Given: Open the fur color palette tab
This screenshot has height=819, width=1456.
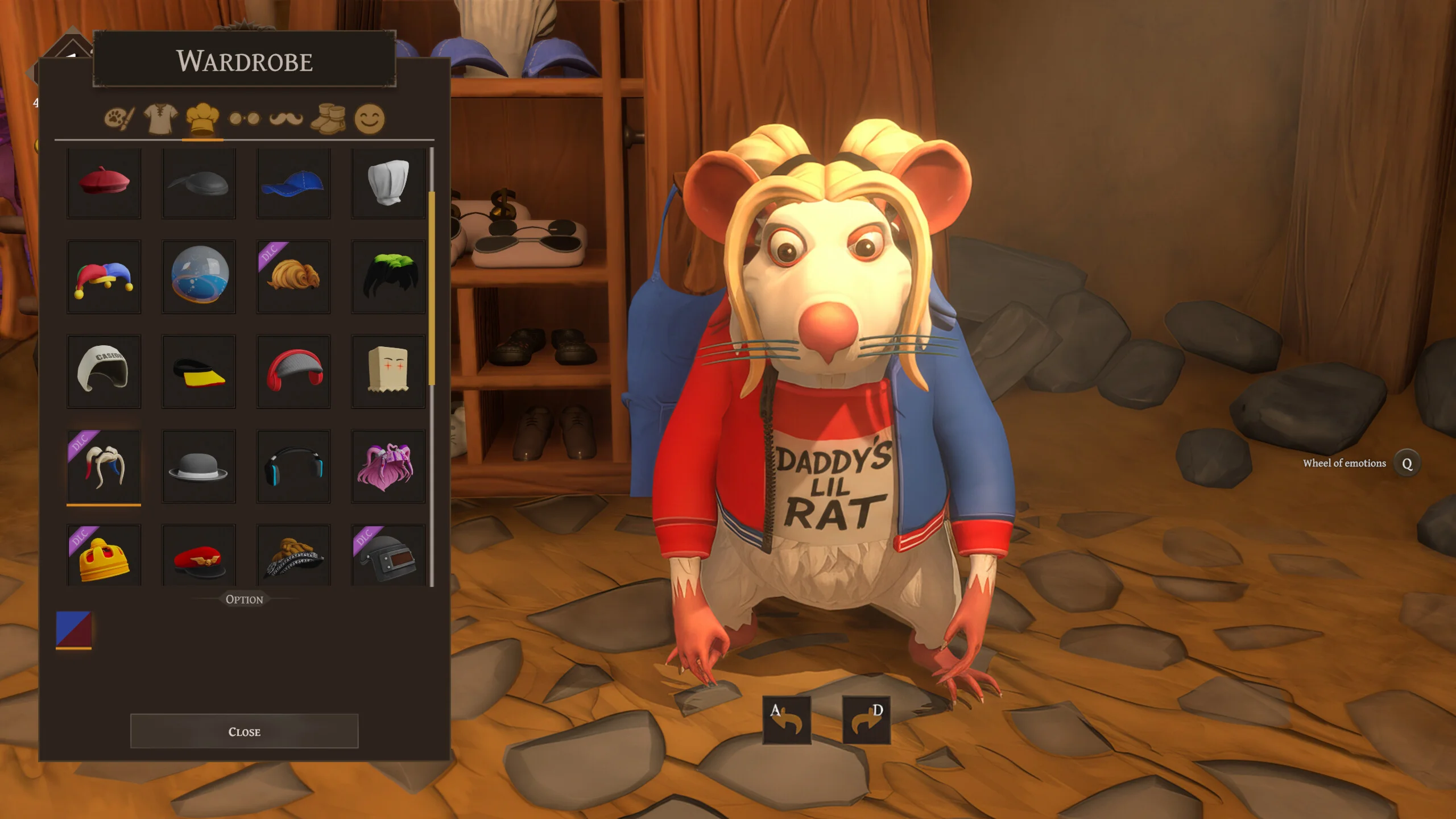Looking at the screenshot, I should click(119, 118).
